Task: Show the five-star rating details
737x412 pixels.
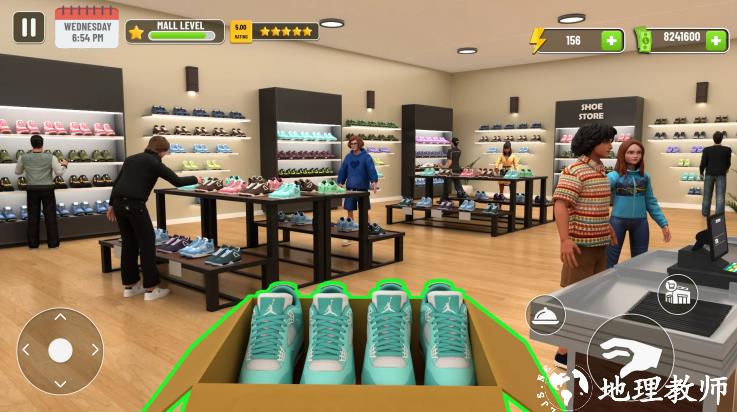Action: pos(275,31)
